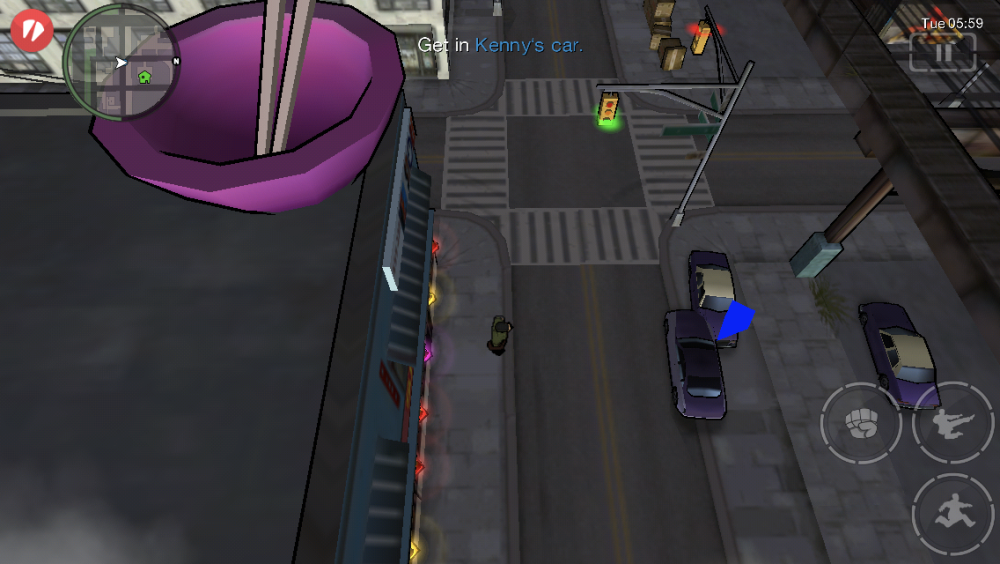Activate the kick attack button

click(951, 424)
